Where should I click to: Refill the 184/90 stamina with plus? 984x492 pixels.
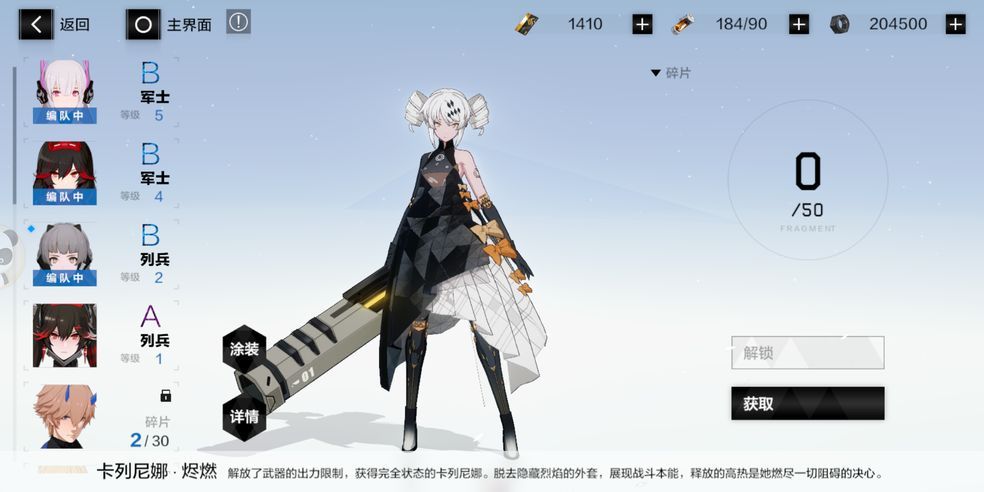click(799, 24)
